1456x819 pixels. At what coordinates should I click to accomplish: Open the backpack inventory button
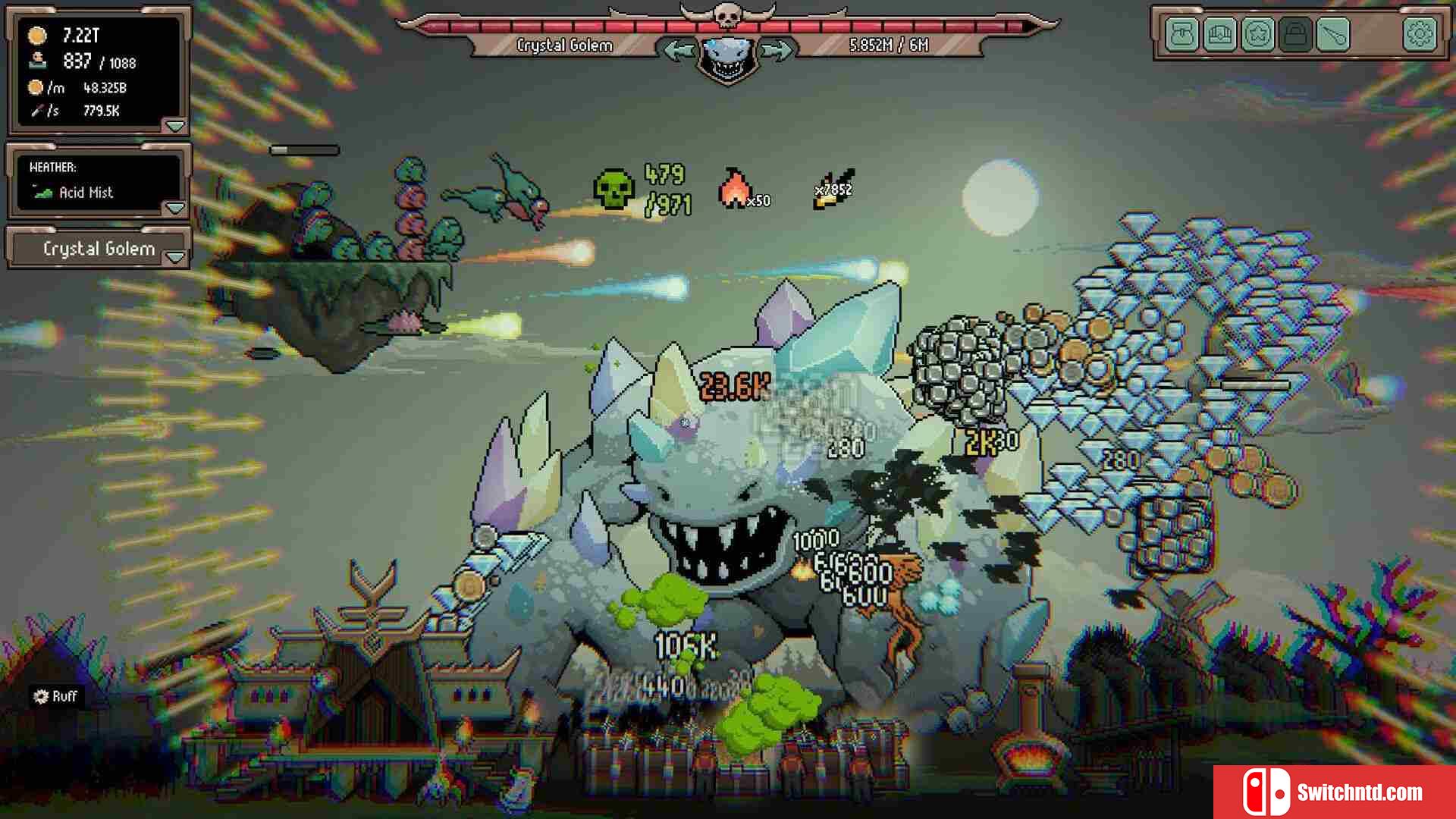1182,34
